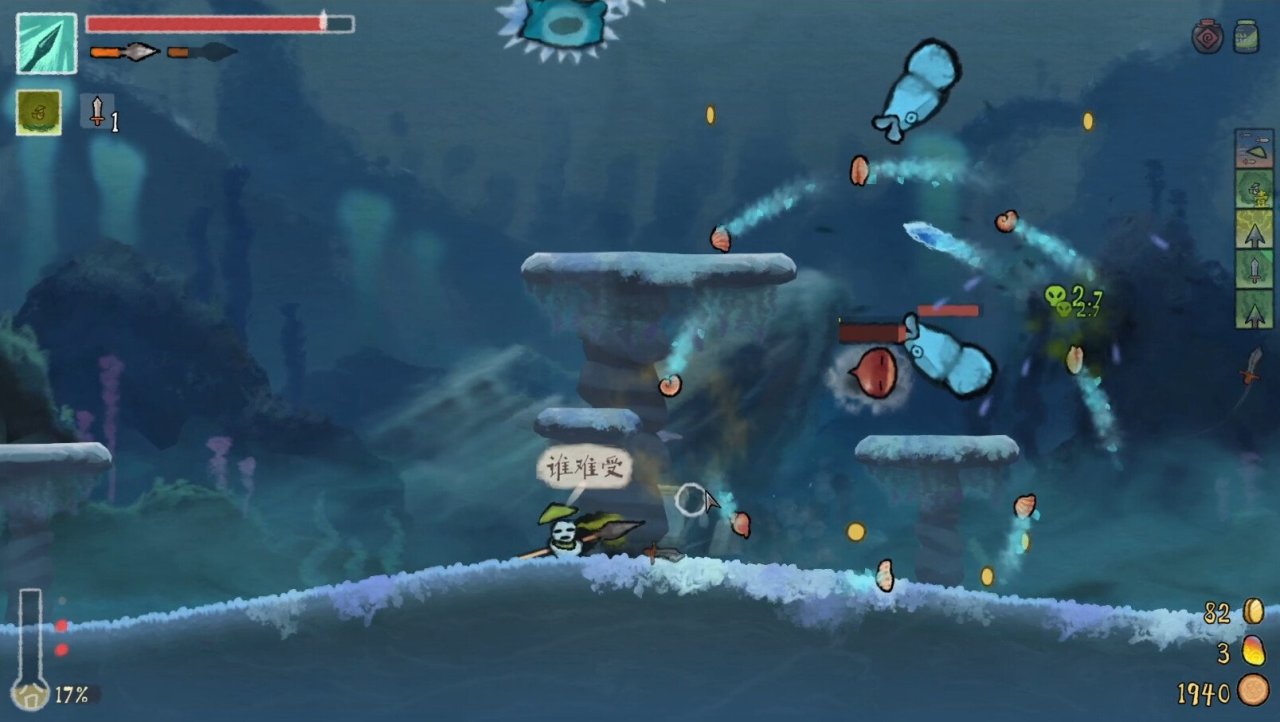Click the orange spear durability indicator

pyautogui.click(x=122, y=52)
